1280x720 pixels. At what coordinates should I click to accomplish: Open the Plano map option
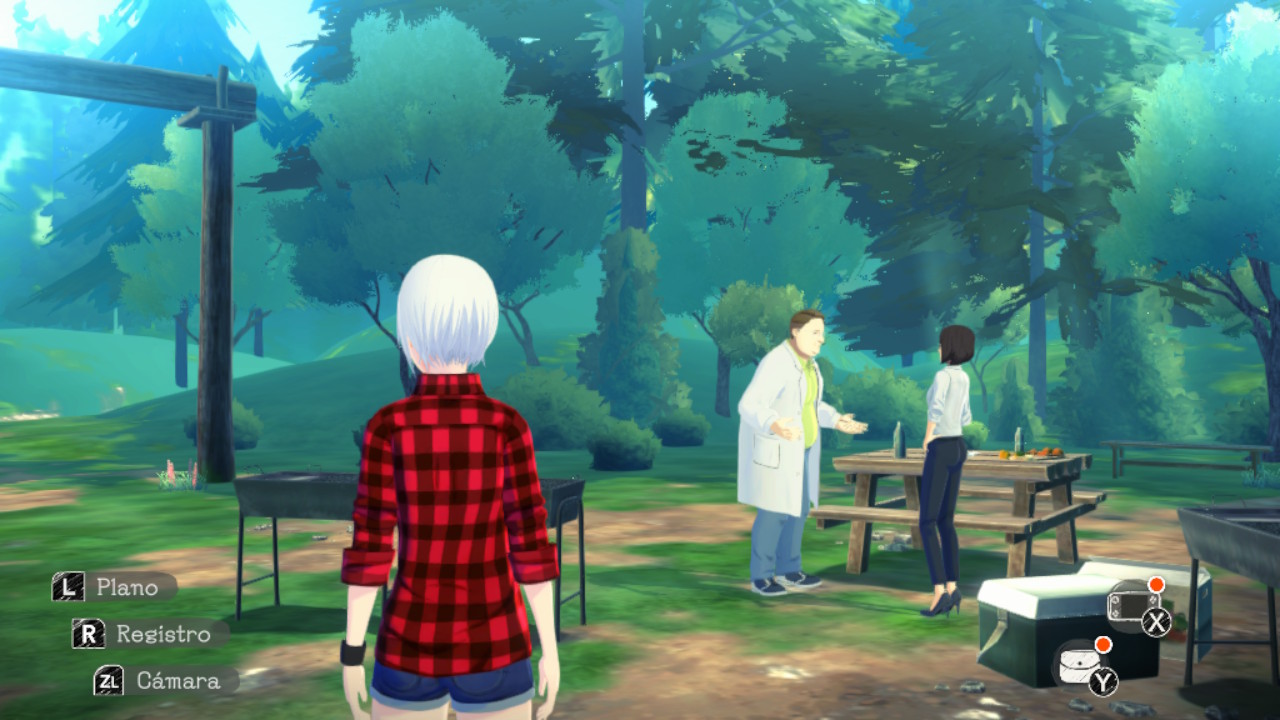[113, 587]
